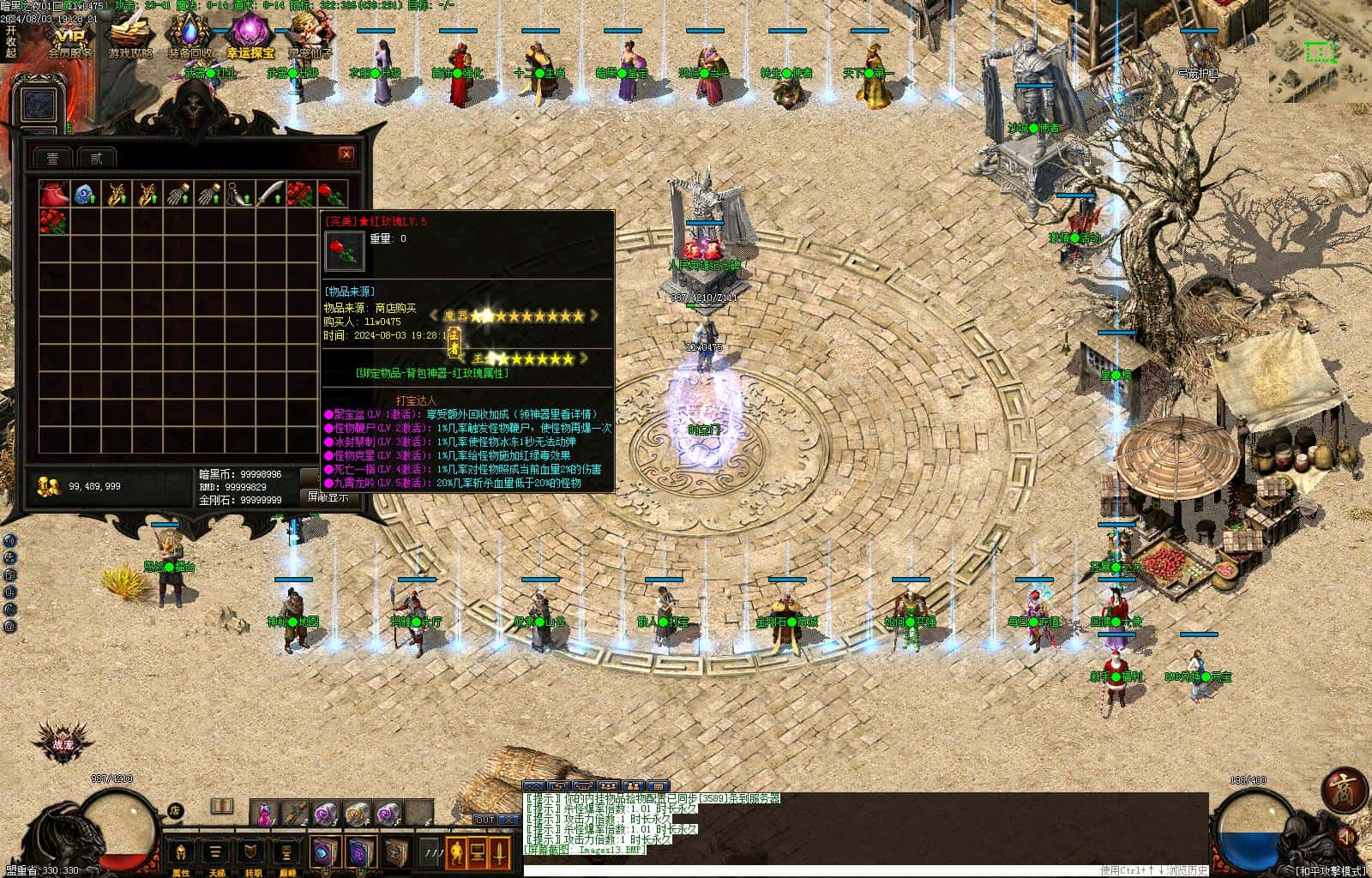Open the VIP 会员服务 menu
This screenshot has width=1372, height=878.
(69, 38)
